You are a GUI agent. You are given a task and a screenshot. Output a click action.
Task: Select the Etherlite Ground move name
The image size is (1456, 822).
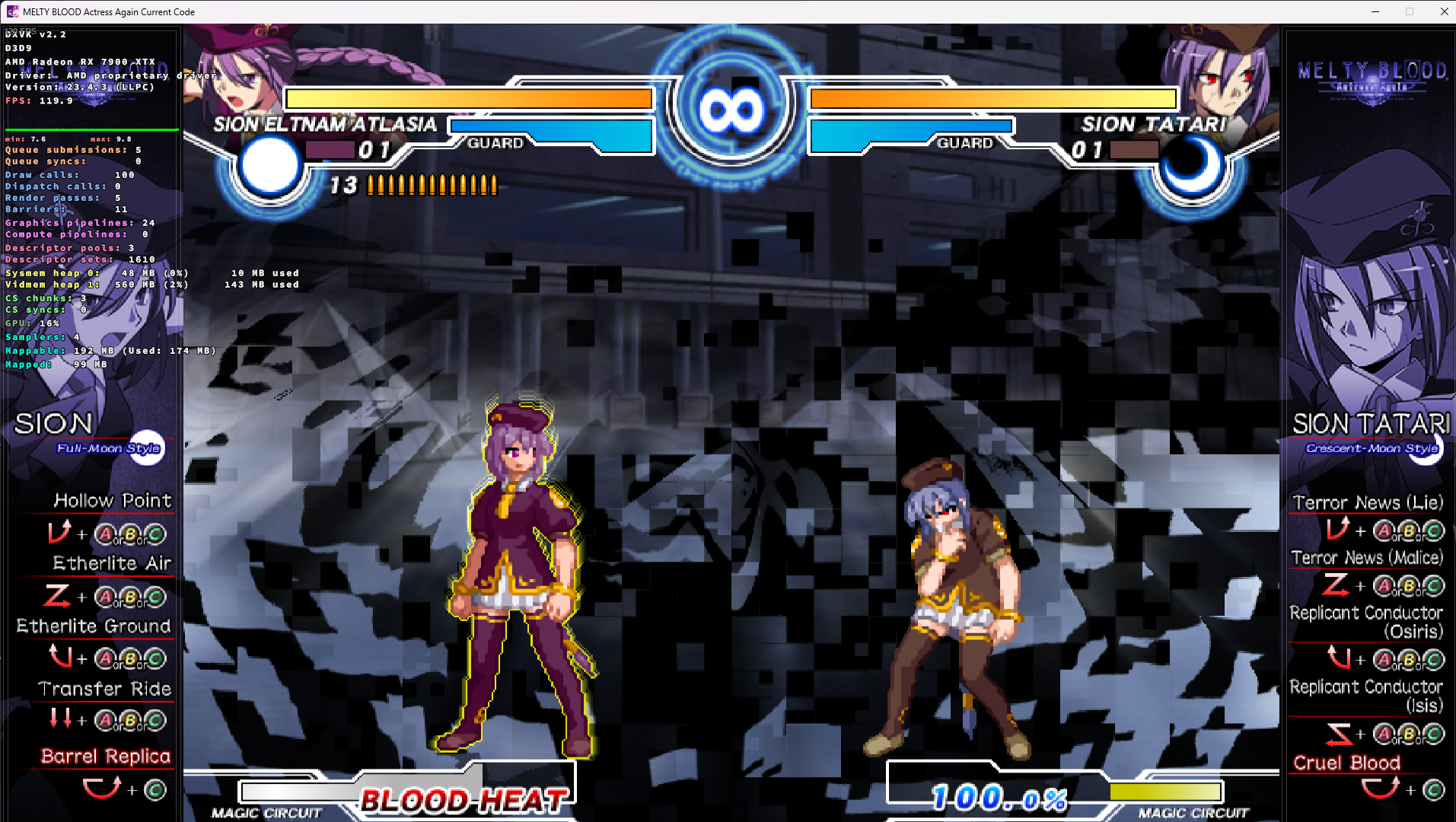pyautogui.click(x=94, y=626)
